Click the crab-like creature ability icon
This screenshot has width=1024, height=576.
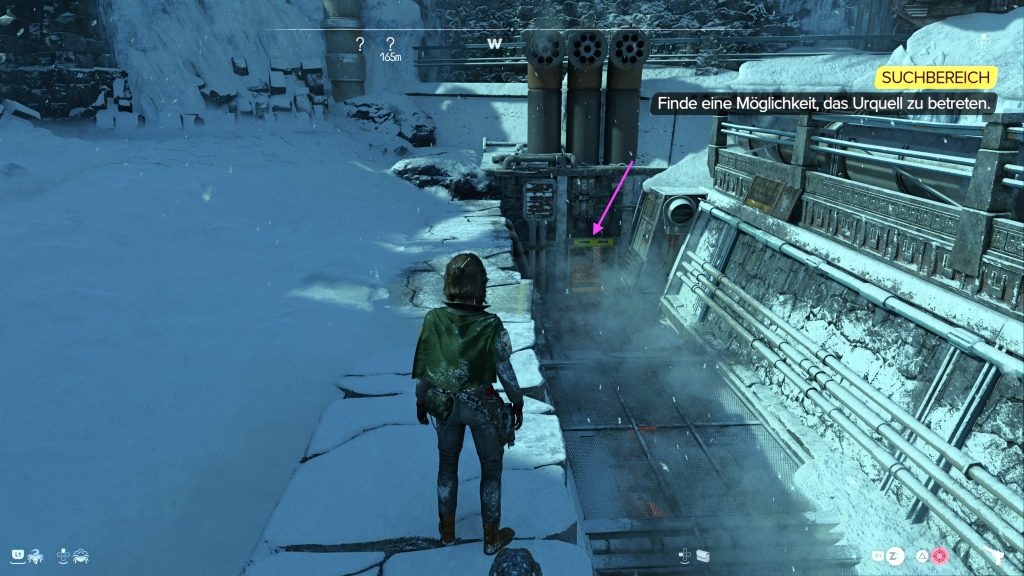[82, 554]
